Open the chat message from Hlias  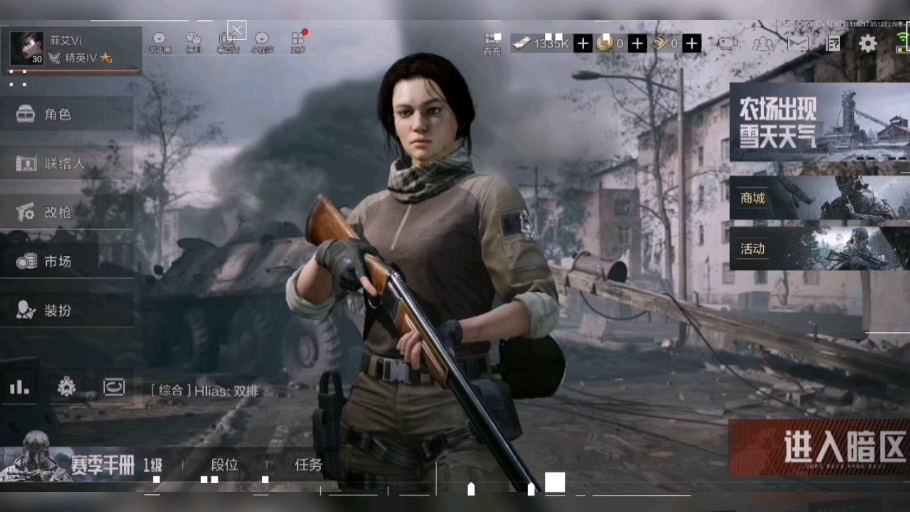tap(205, 391)
